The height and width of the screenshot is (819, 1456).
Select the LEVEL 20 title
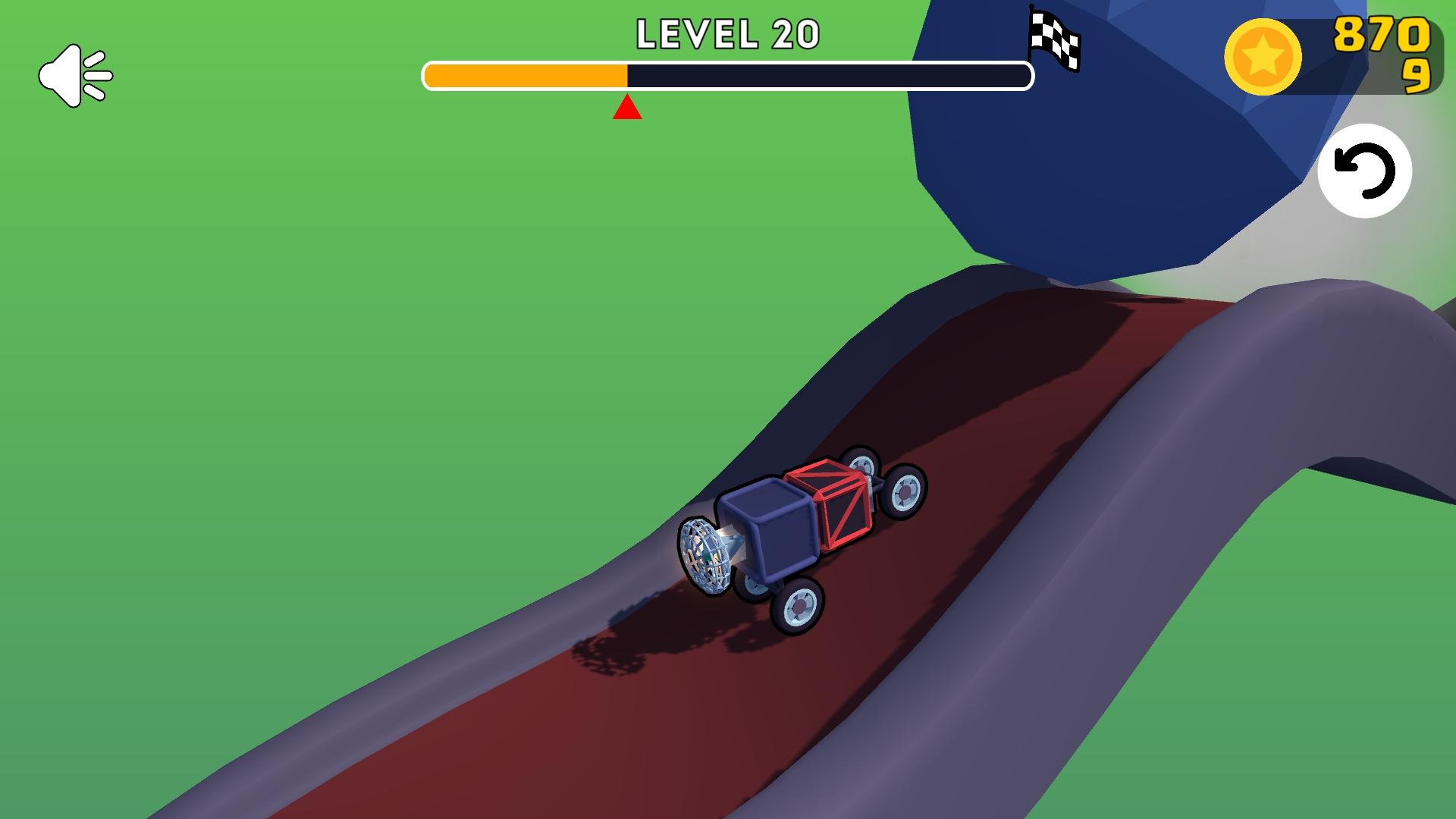point(728,33)
